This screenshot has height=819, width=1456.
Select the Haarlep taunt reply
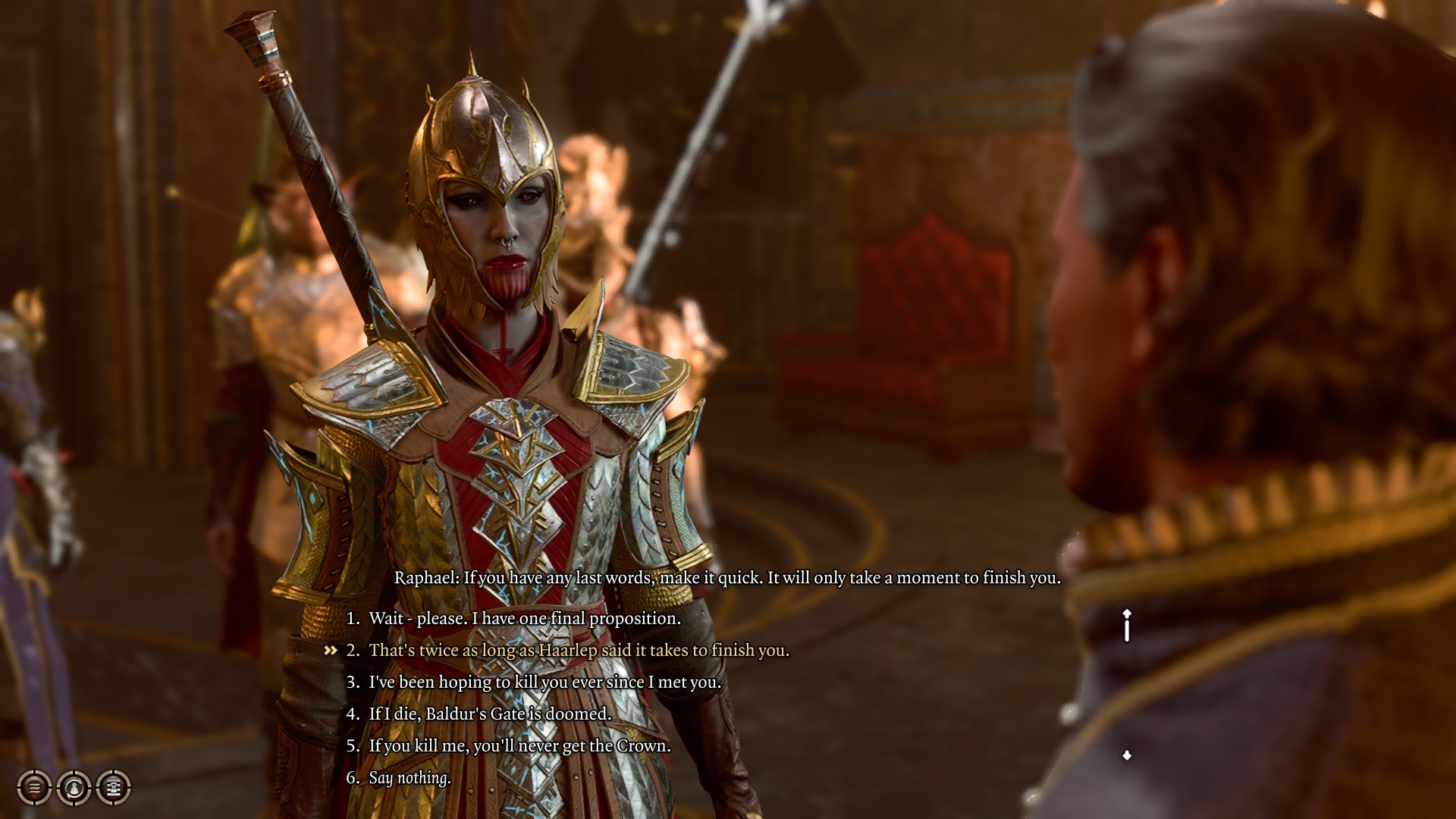click(579, 651)
